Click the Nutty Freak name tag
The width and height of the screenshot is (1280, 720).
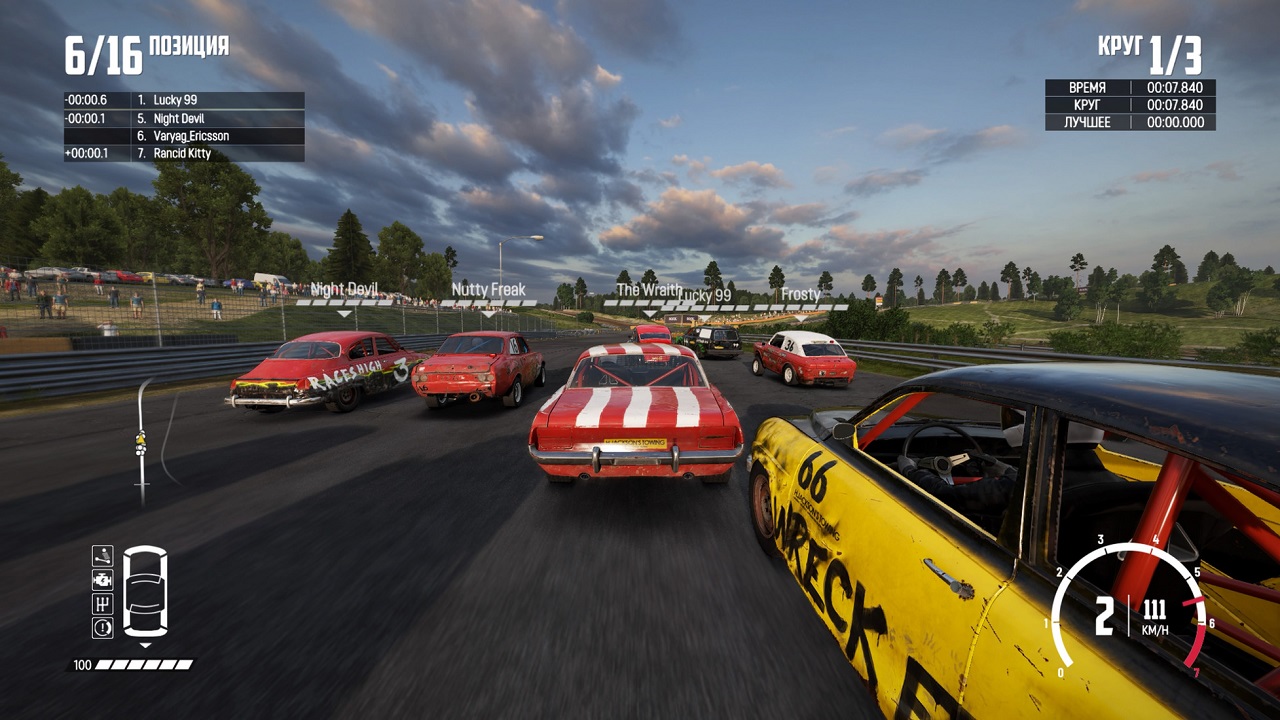coord(488,290)
